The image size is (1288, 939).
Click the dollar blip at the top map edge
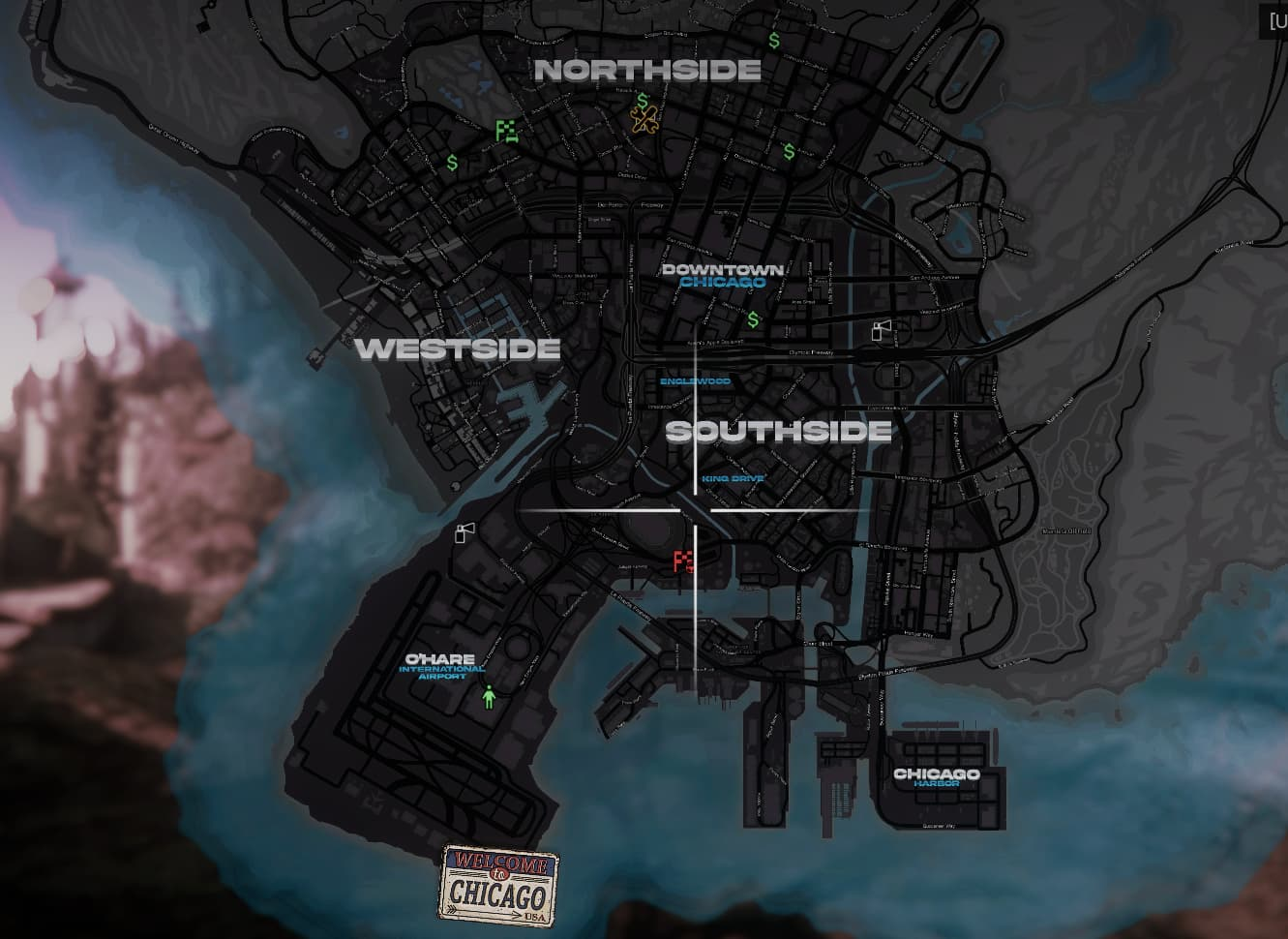773,40
